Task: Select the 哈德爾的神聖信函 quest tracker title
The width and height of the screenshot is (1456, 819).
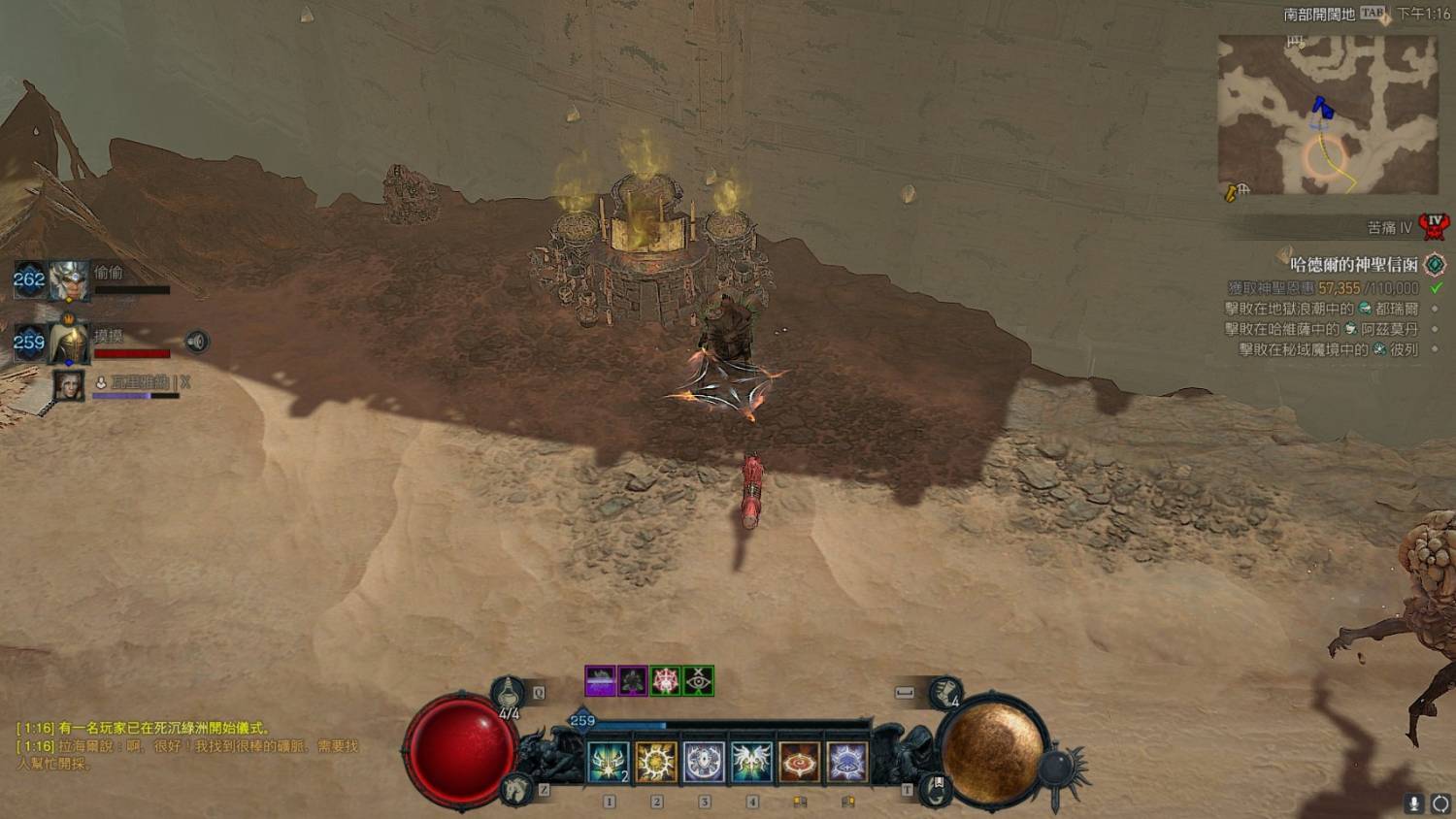Action: coord(1353,264)
